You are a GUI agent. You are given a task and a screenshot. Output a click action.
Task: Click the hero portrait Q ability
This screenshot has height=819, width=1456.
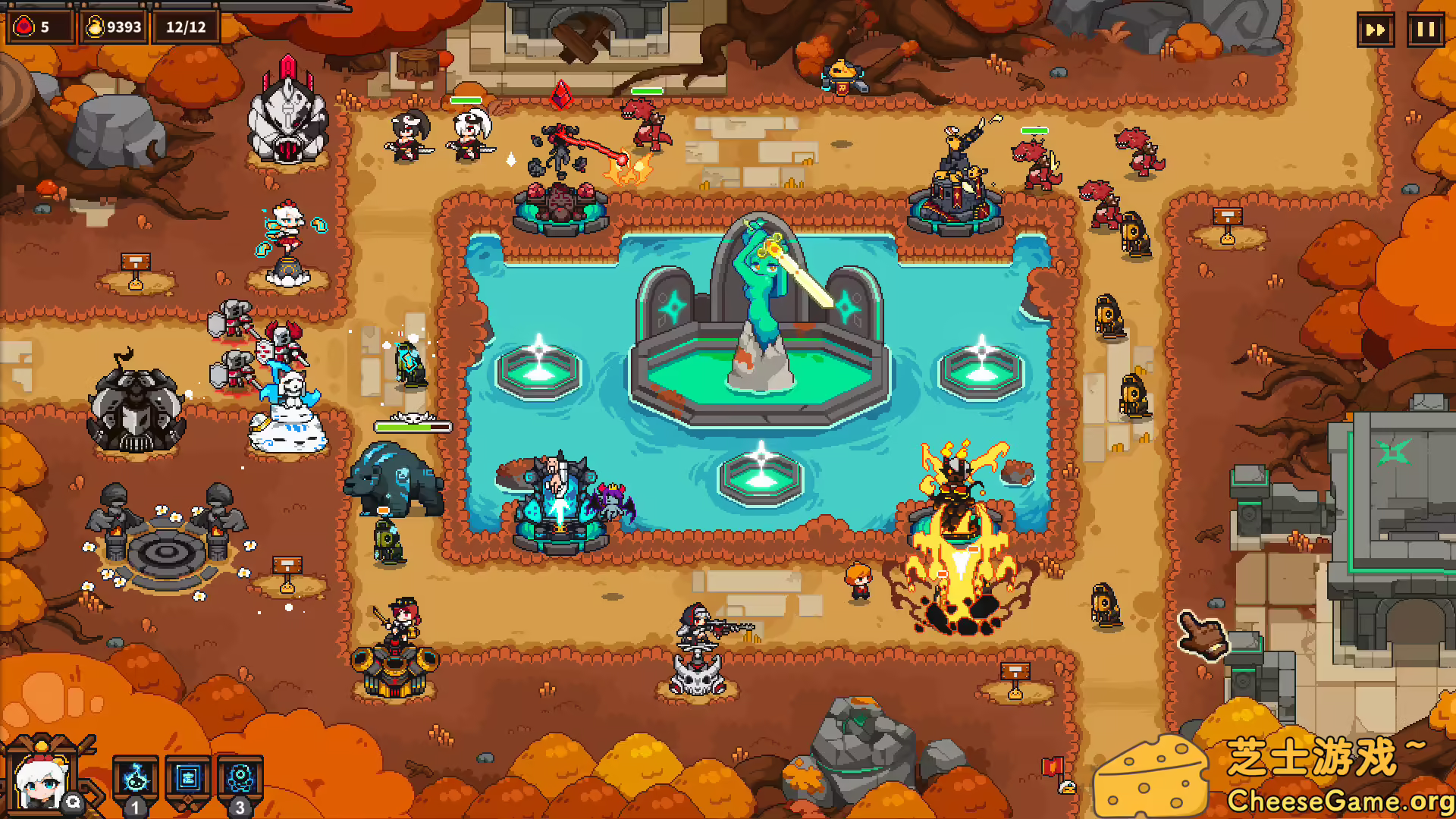coord(42,781)
